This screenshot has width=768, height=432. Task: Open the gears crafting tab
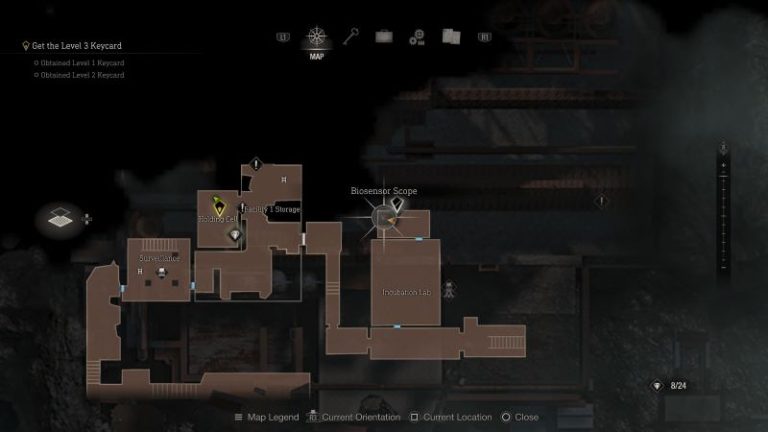(417, 37)
